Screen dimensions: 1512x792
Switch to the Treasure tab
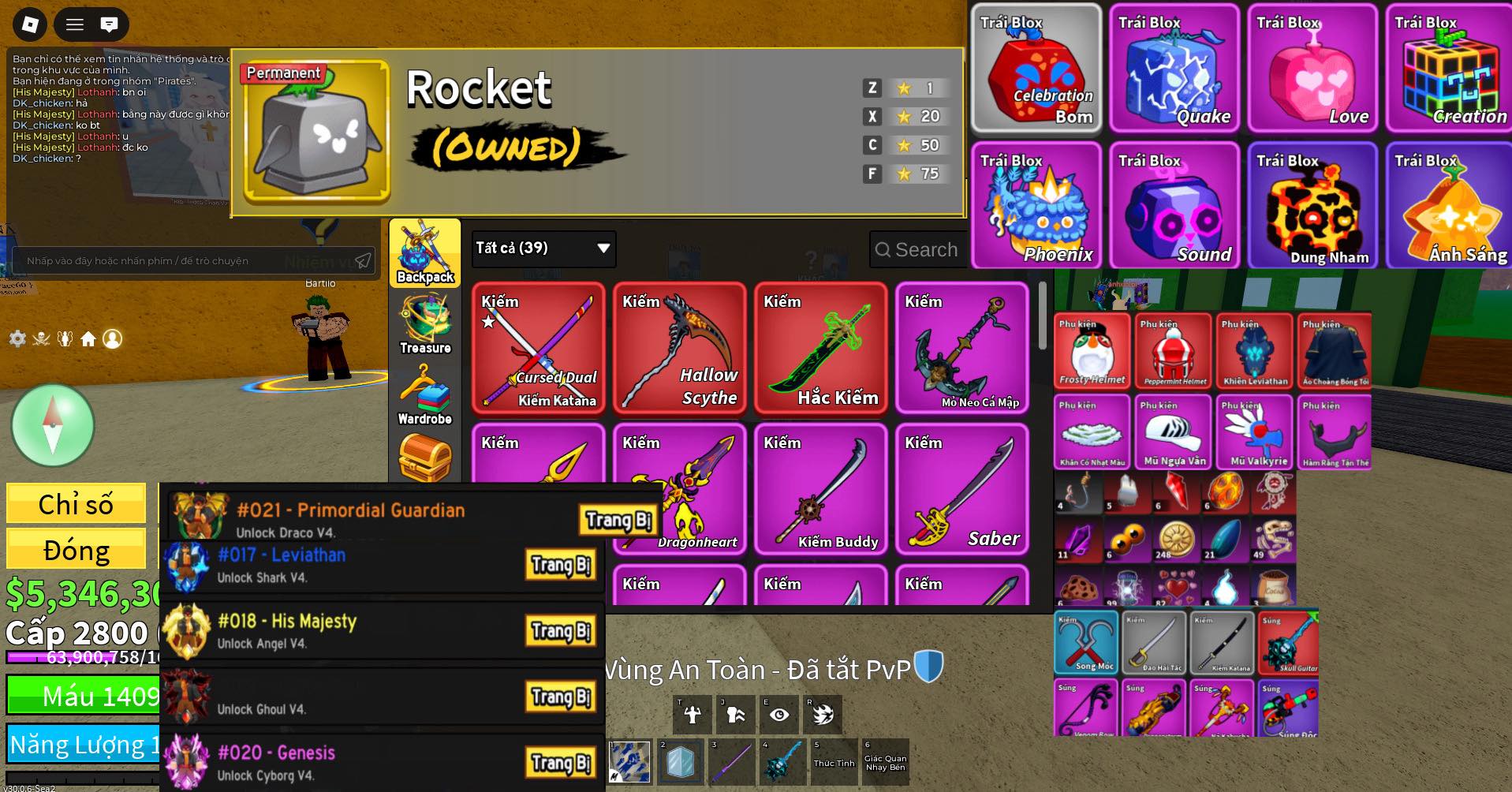coord(424,324)
